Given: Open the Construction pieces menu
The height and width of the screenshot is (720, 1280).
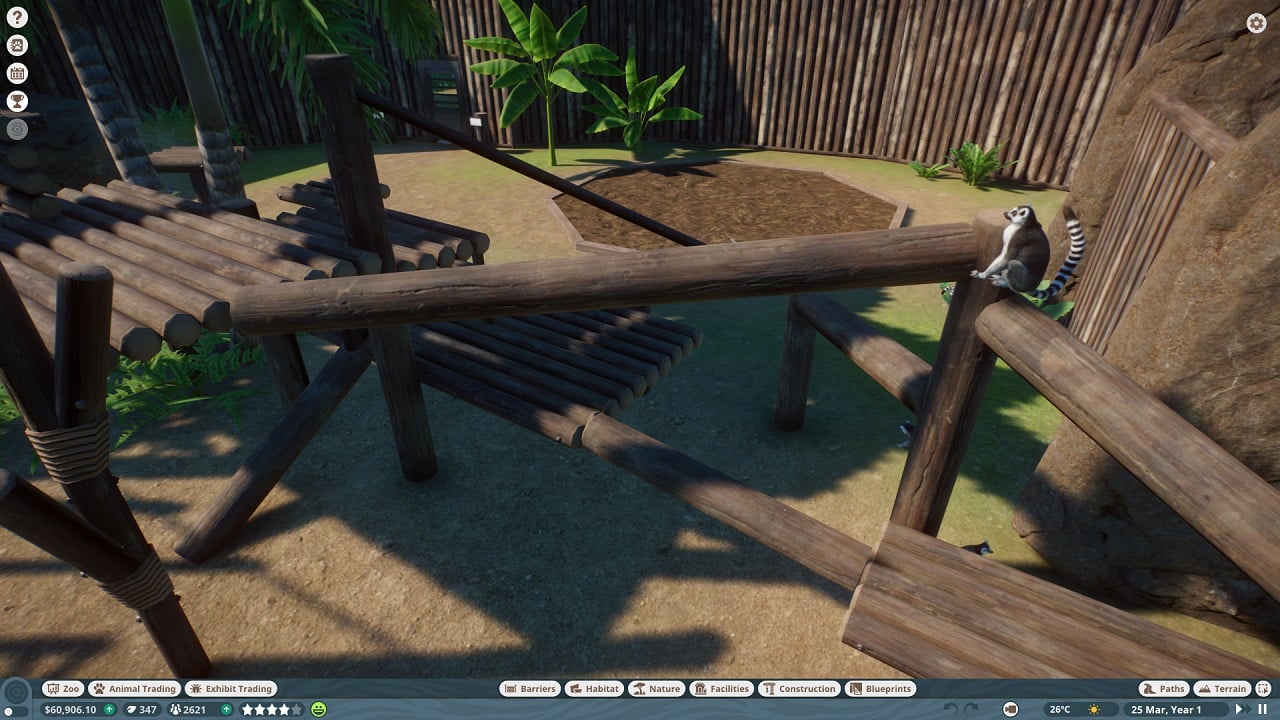Looking at the screenshot, I should click(x=799, y=688).
